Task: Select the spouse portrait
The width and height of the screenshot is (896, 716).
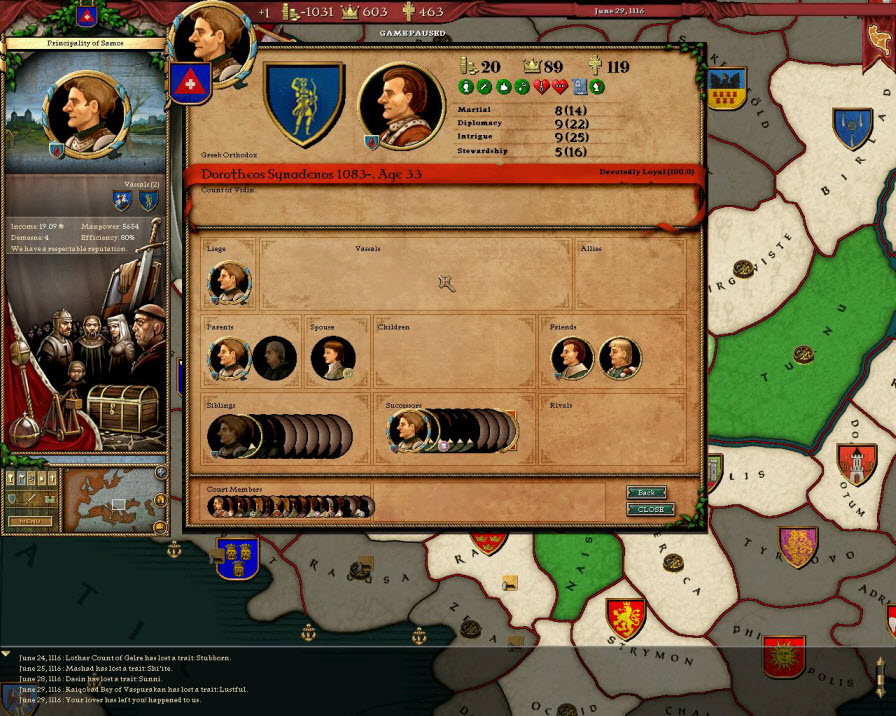Action: [333, 358]
